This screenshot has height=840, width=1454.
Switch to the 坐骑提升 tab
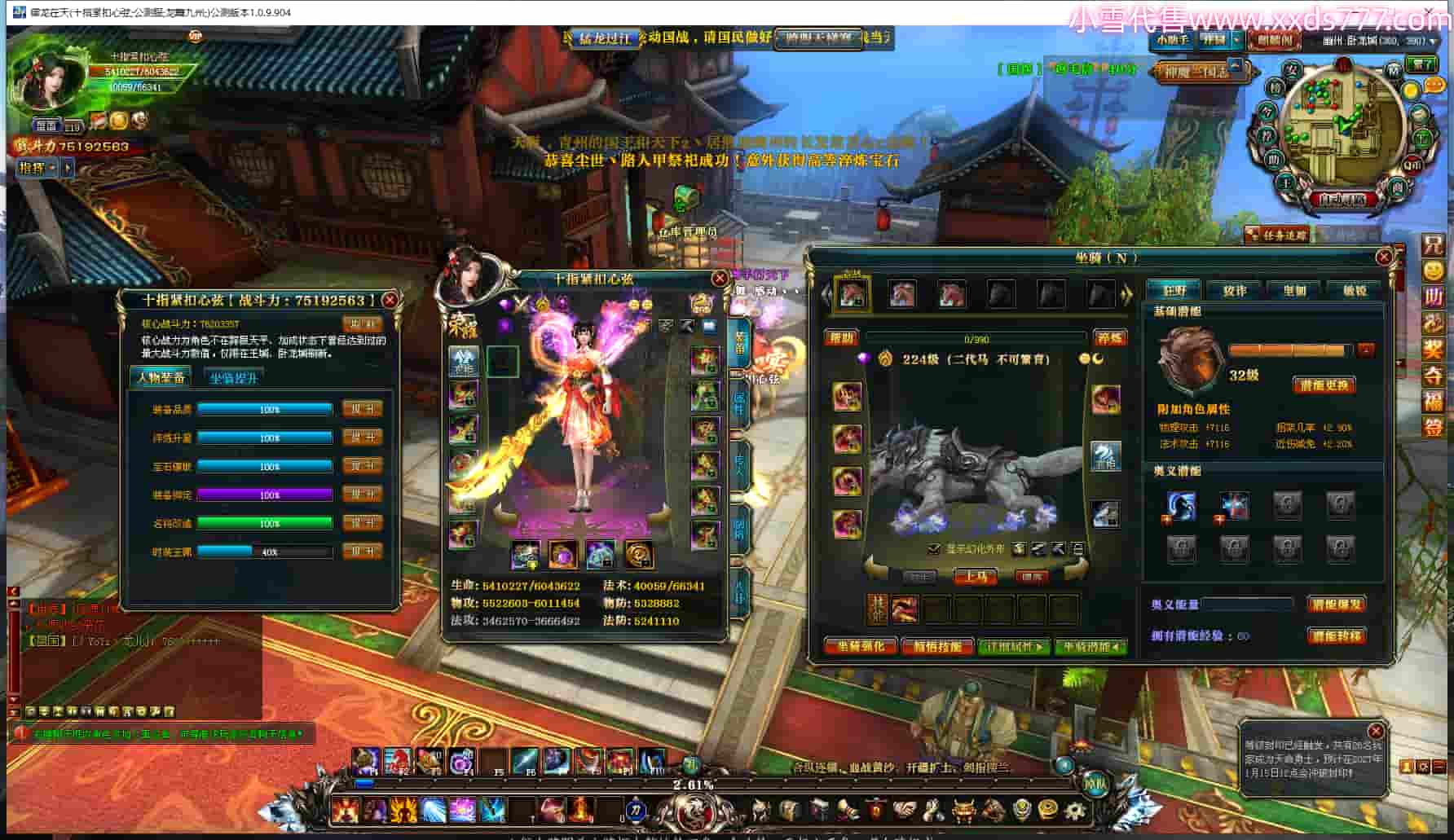tap(234, 378)
